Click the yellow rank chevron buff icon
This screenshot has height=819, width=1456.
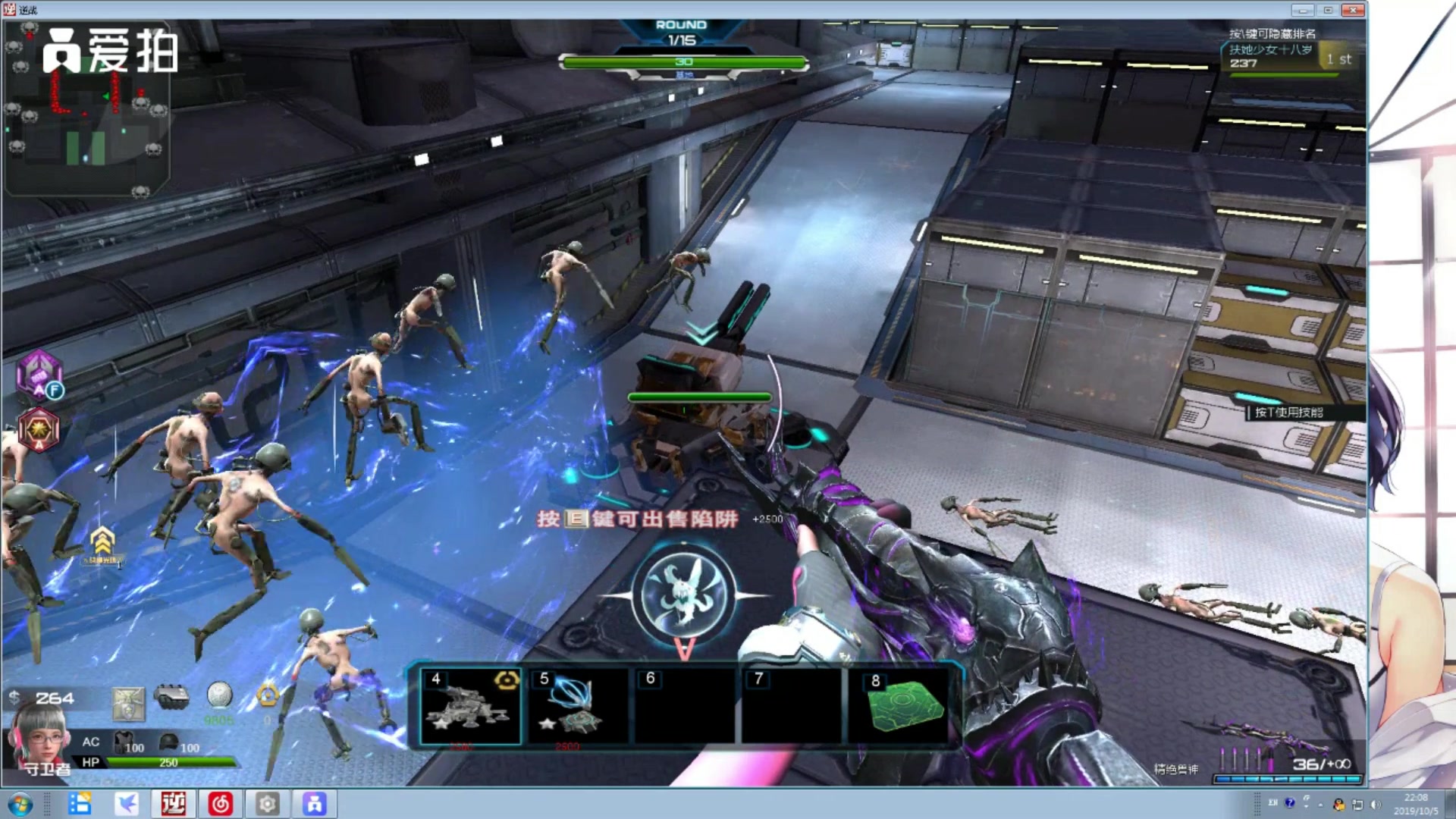click(x=102, y=541)
